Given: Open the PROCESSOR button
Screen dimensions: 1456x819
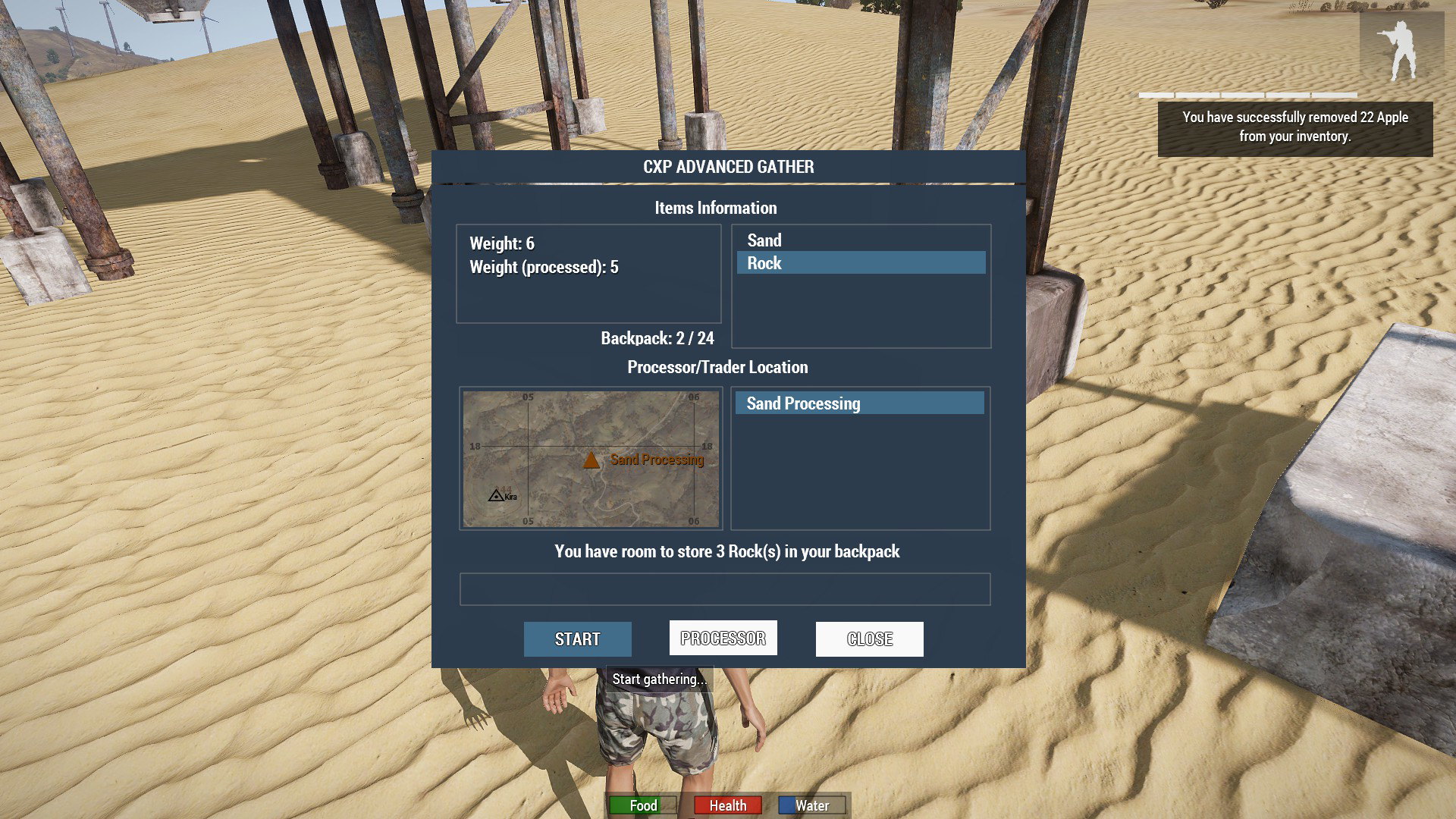Looking at the screenshot, I should 723,639.
